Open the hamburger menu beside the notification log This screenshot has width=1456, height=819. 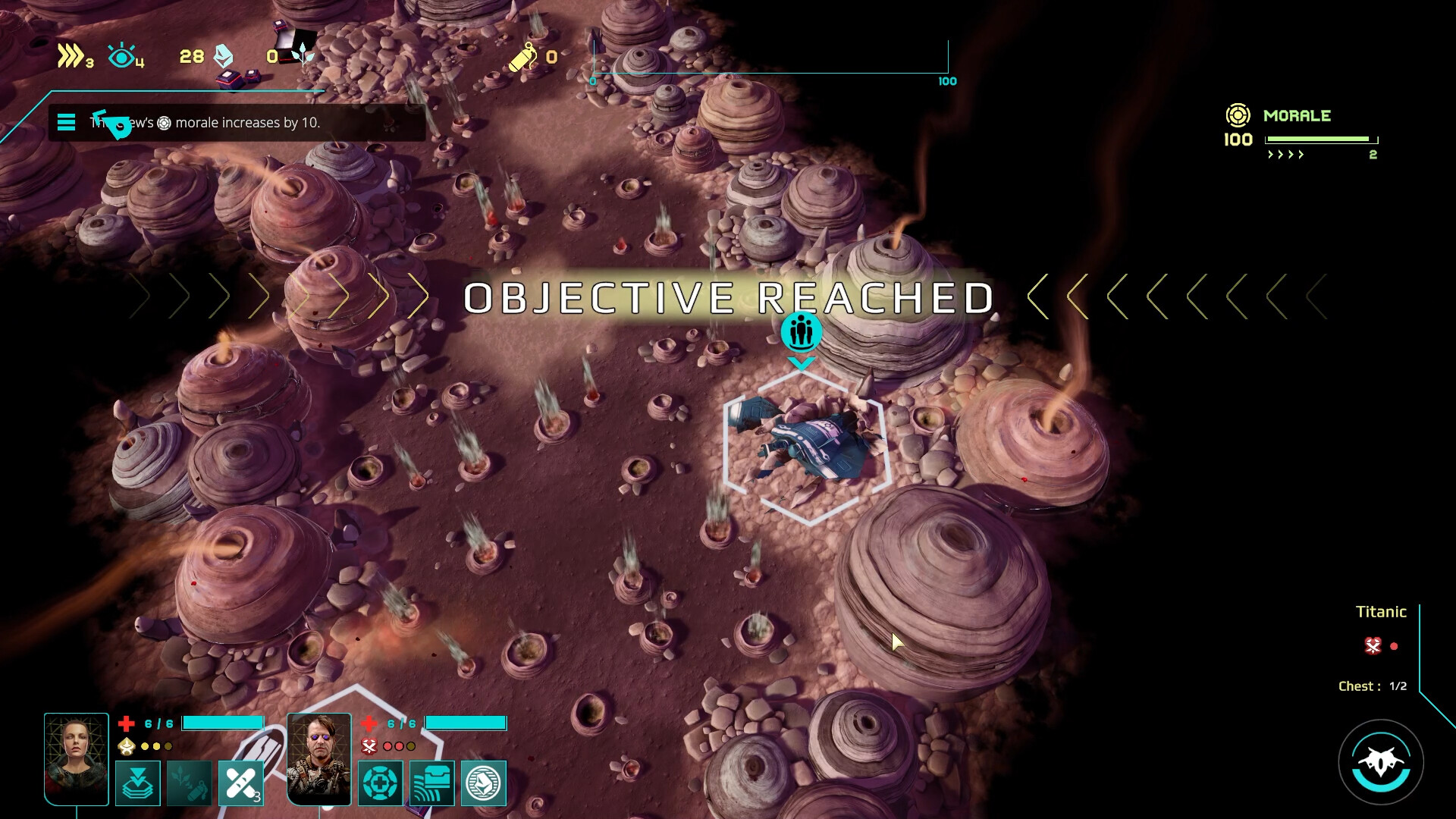67,121
